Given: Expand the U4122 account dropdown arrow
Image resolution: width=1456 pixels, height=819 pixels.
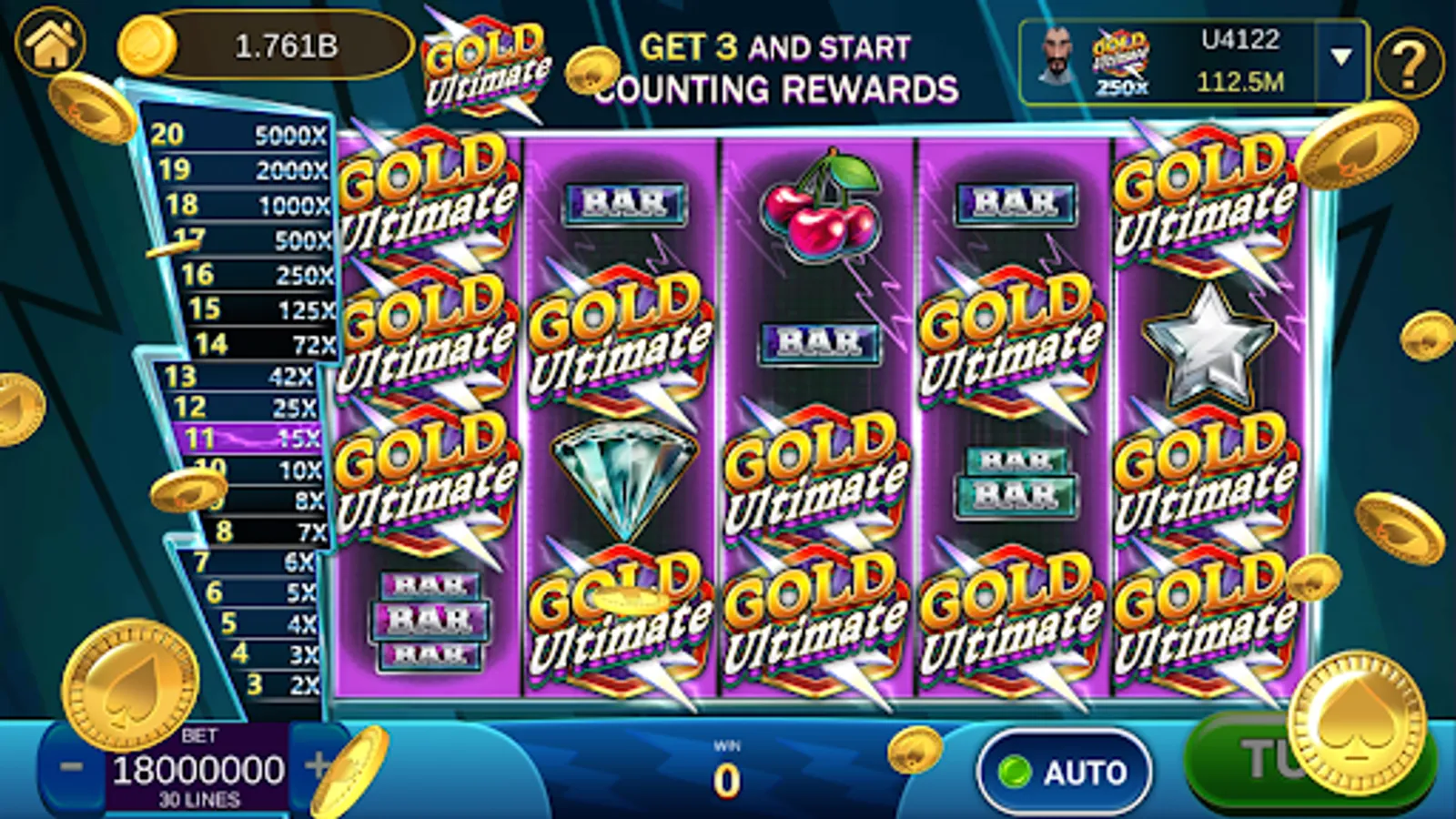Looking at the screenshot, I should point(1340,55).
